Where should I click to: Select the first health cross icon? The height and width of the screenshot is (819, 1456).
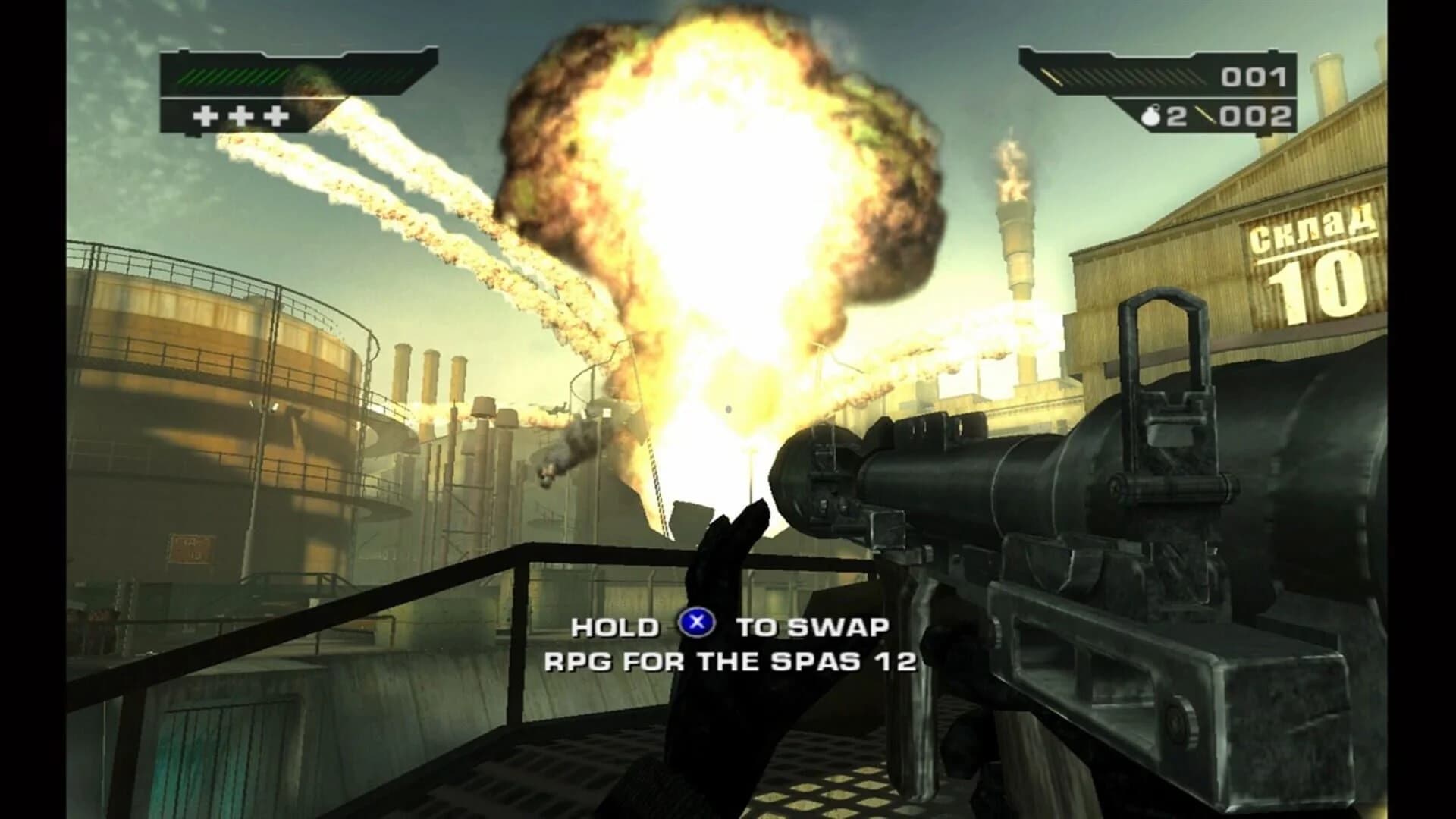(x=204, y=115)
